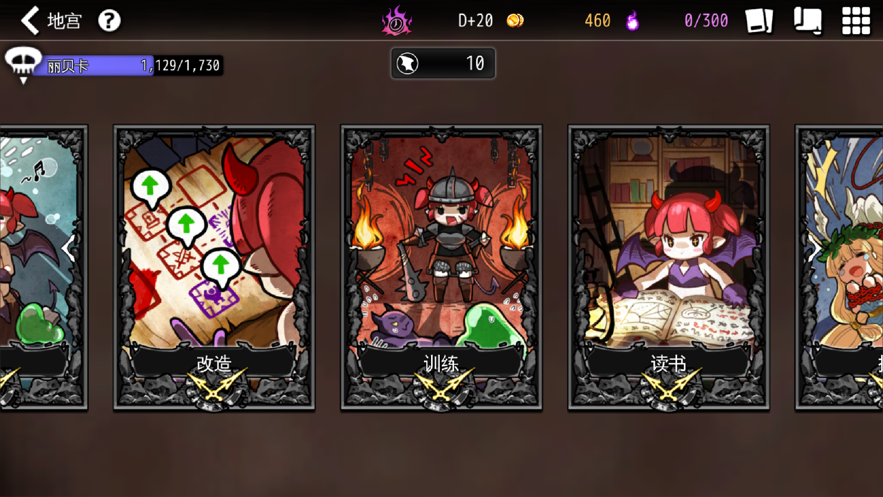Click the skull icon beside 丽贝卡

(23, 64)
